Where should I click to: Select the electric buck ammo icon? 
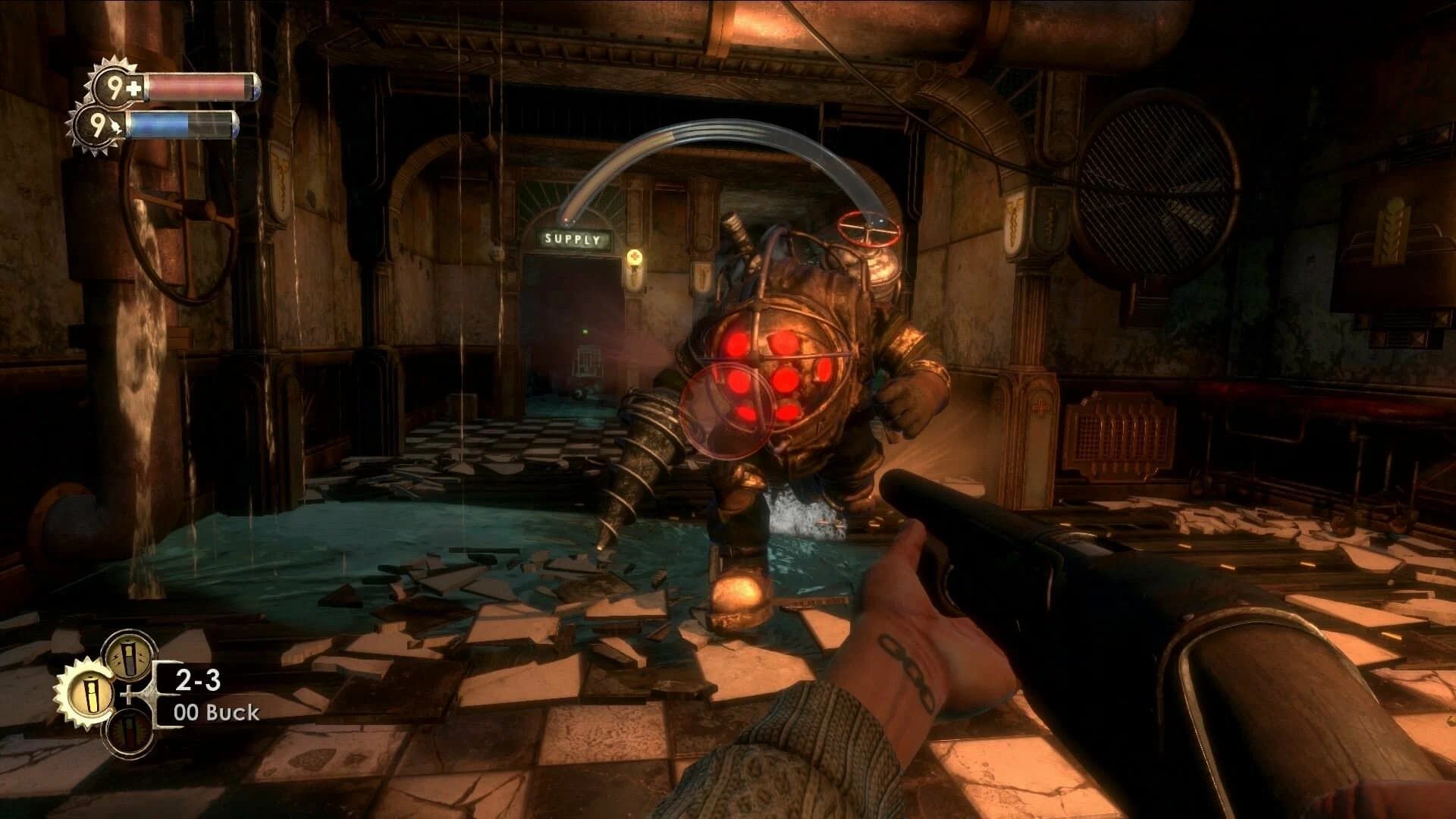coord(127,657)
